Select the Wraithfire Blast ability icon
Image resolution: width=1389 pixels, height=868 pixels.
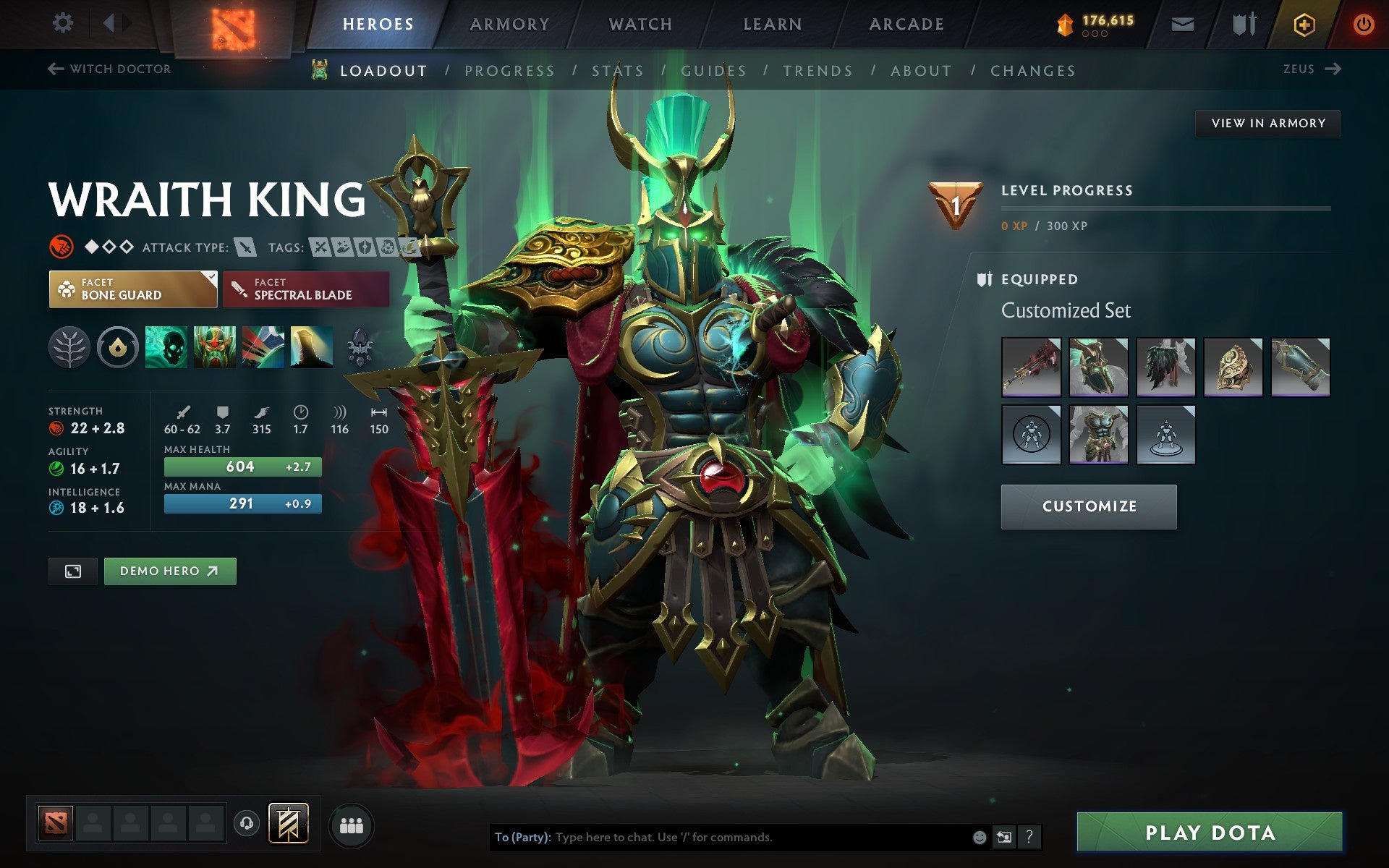tap(166, 346)
